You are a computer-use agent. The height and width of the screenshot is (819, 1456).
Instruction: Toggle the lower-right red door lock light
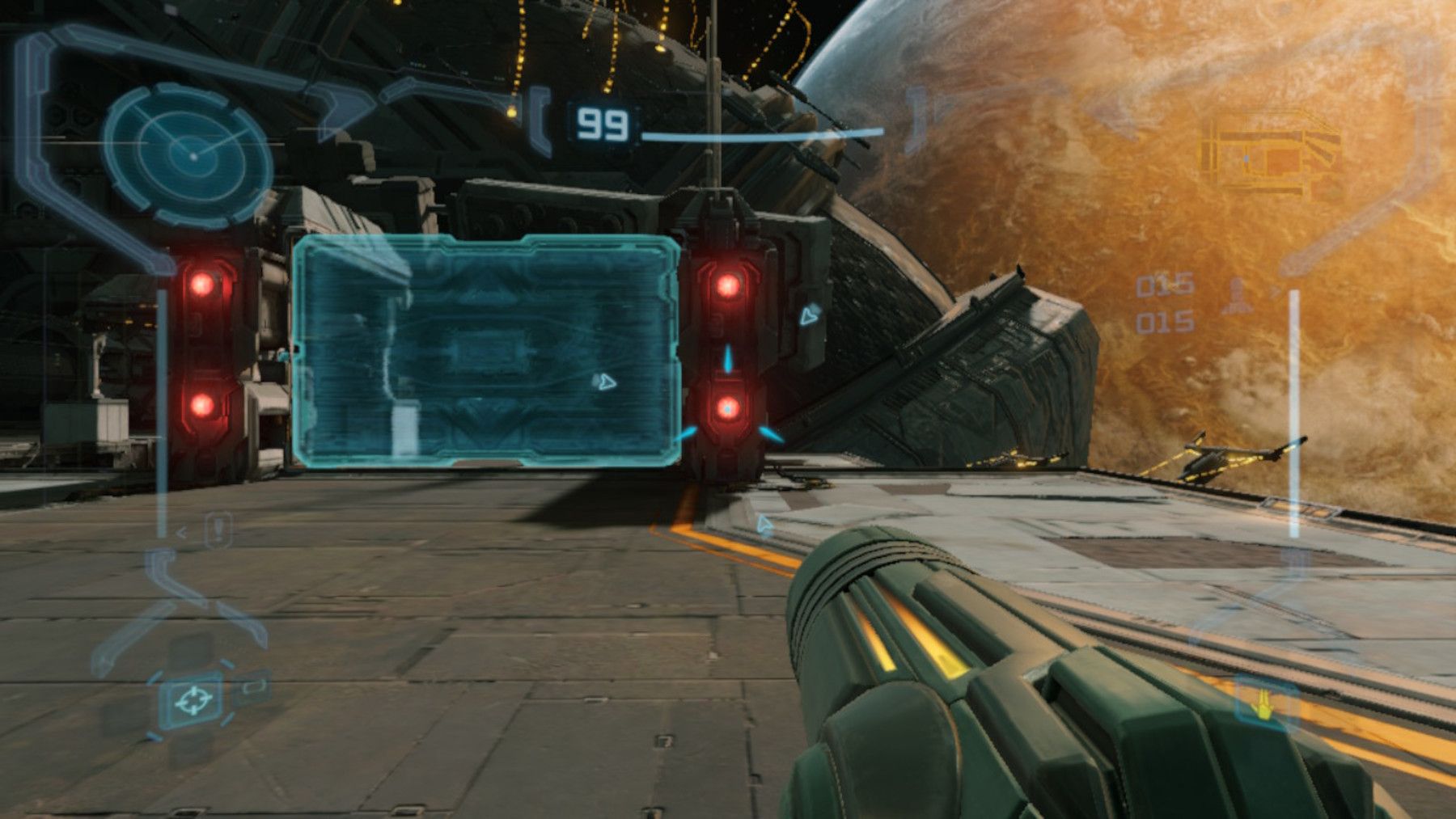click(x=728, y=408)
